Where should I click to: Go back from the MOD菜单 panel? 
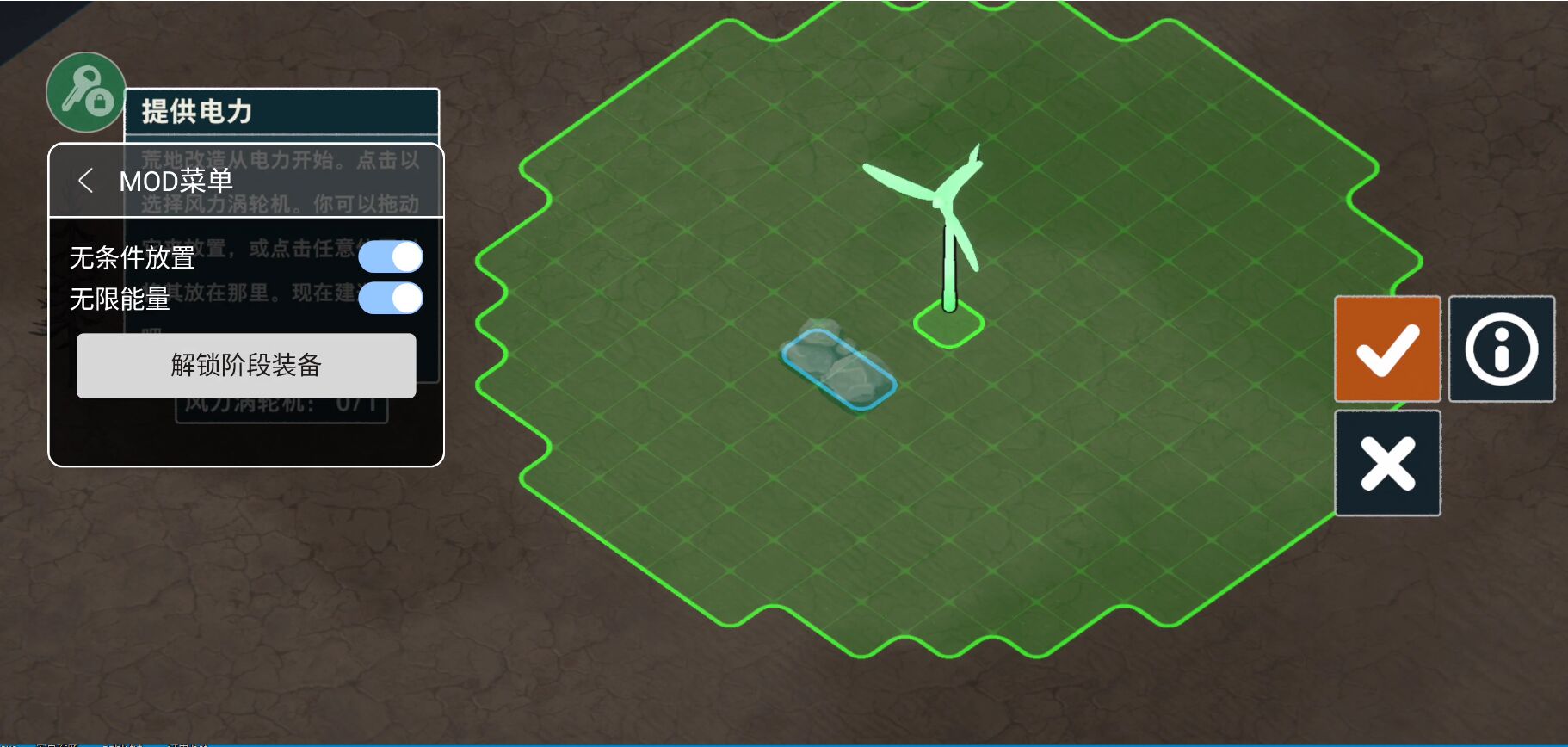[x=86, y=181]
